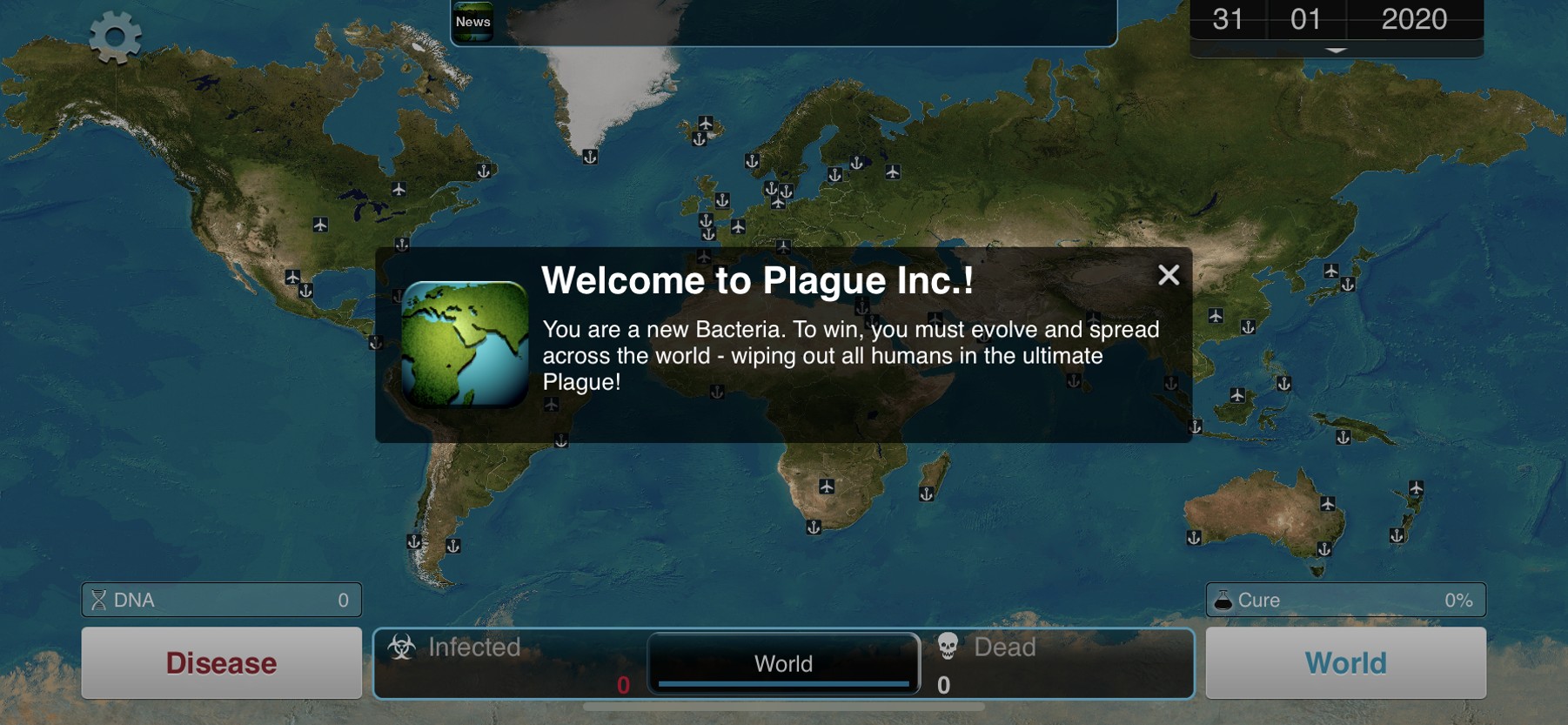Open the World overview screen
The height and width of the screenshot is (725, 1568).
1345,663
